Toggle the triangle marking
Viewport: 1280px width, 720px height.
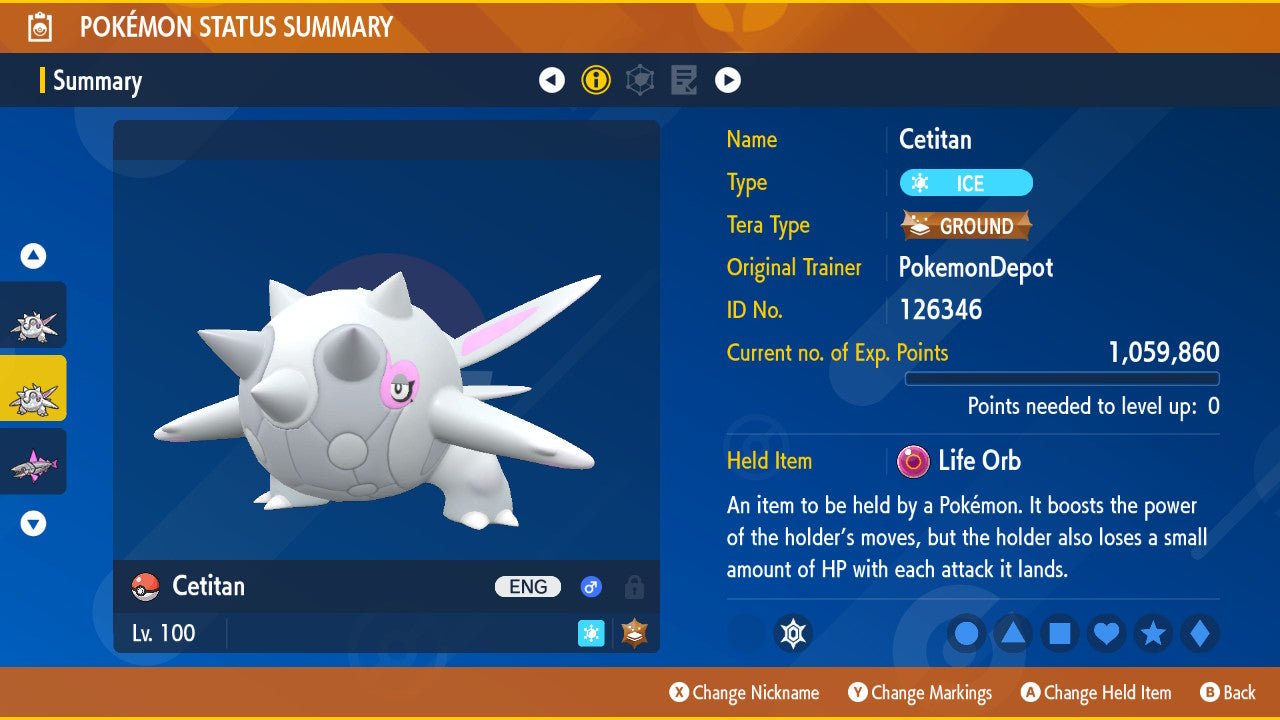click(1013, 634)
